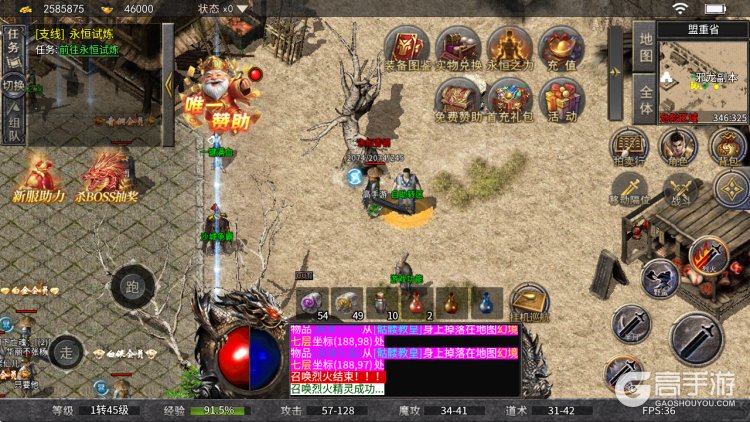Open the 活动 events menu
Screen dimensions: 750x422
pyautogui.click(x=561, y=100)
